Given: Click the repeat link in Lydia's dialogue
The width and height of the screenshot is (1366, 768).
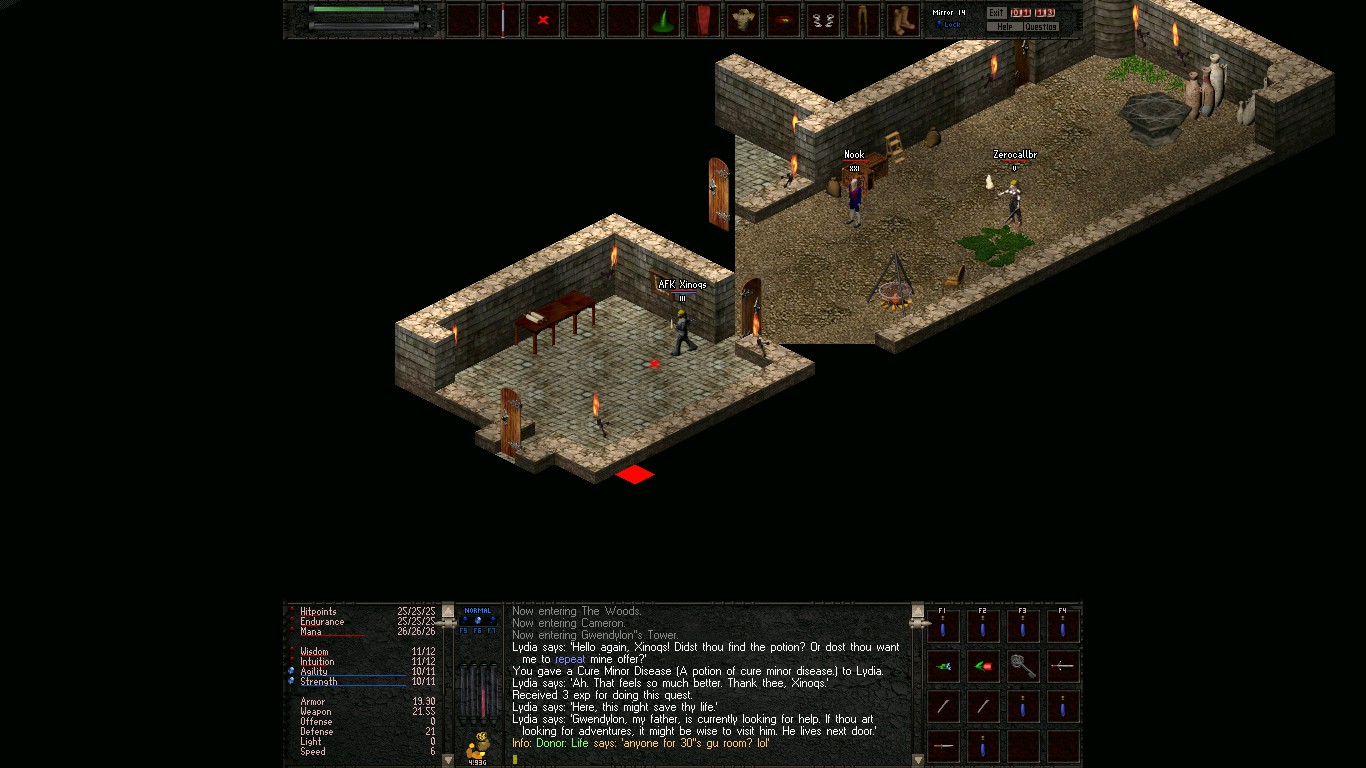Looking at the screenshot, I should [x=570, y=659].
